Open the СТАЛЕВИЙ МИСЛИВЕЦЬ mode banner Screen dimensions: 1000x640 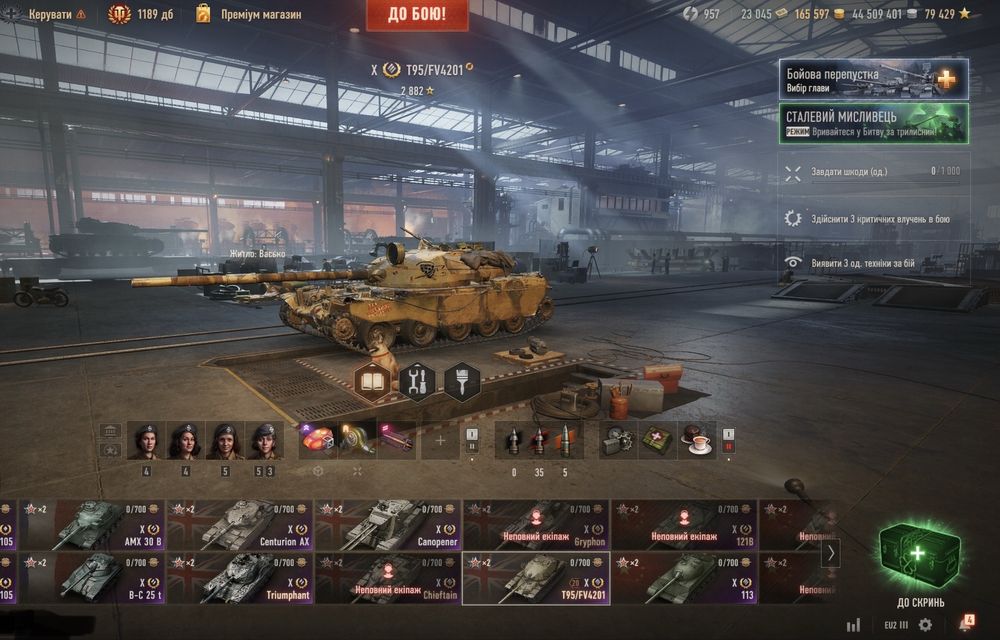pyautogui.click(x=873, y=123)
